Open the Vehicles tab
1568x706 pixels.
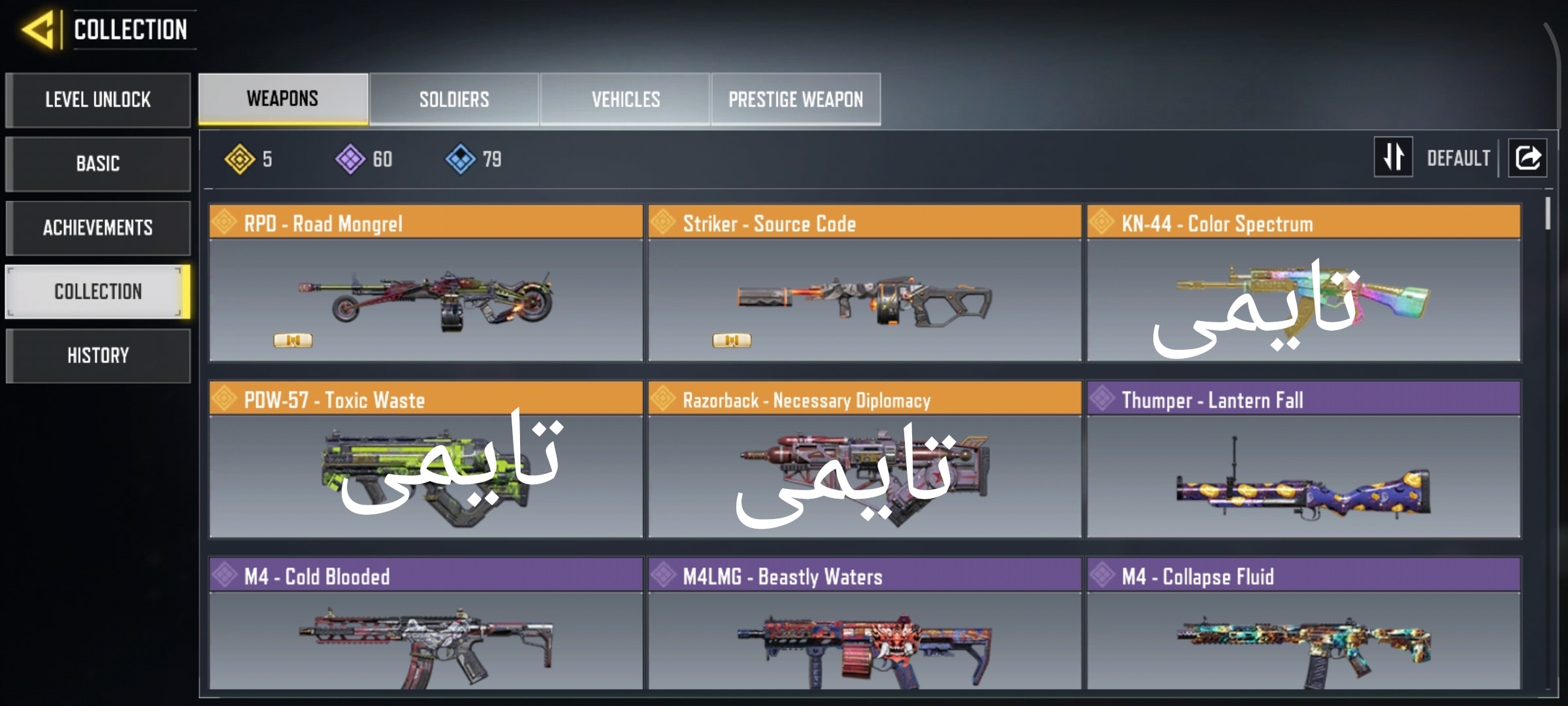(x=625, y=99)
